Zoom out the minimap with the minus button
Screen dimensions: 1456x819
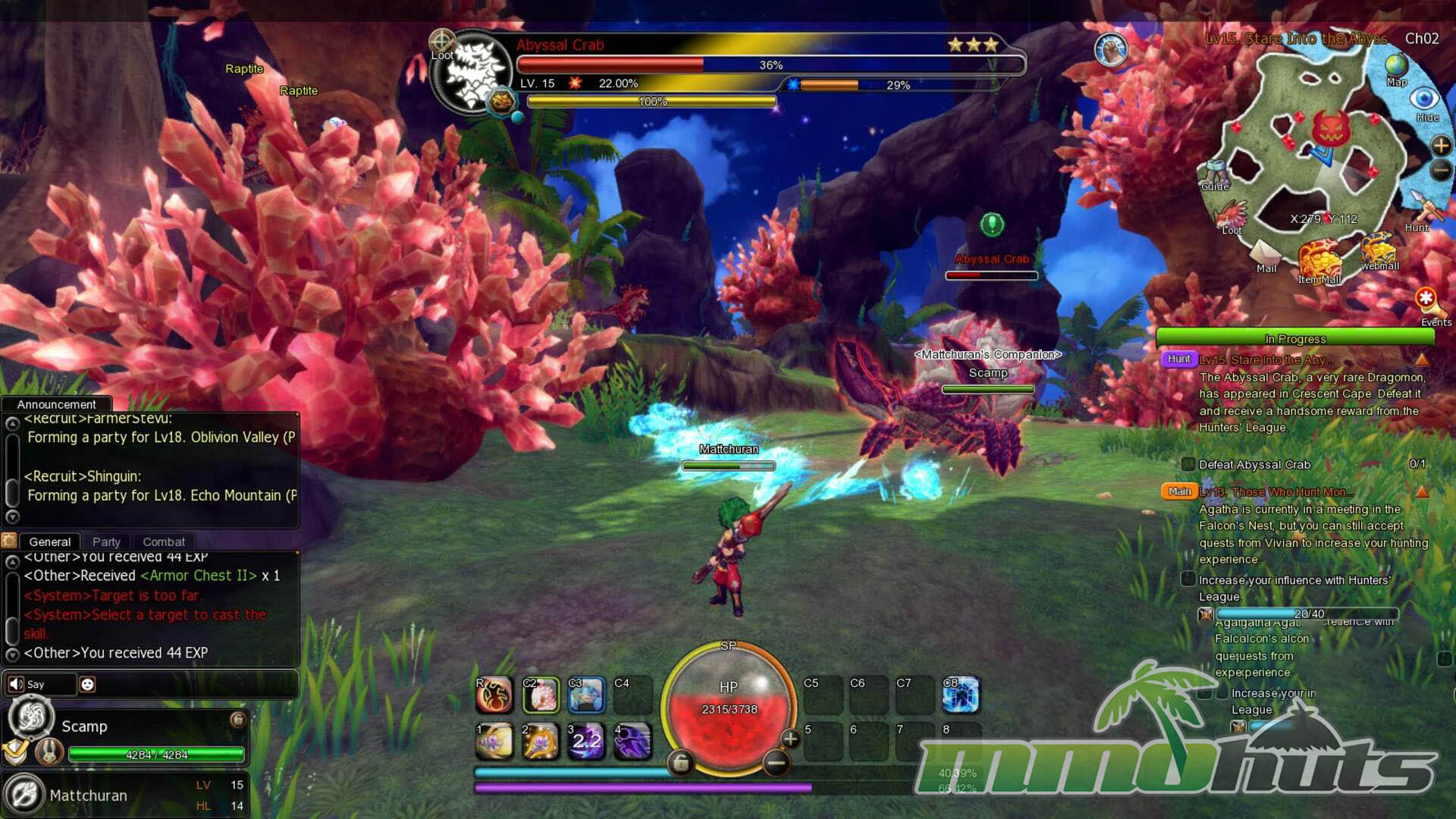(1441, 171)
